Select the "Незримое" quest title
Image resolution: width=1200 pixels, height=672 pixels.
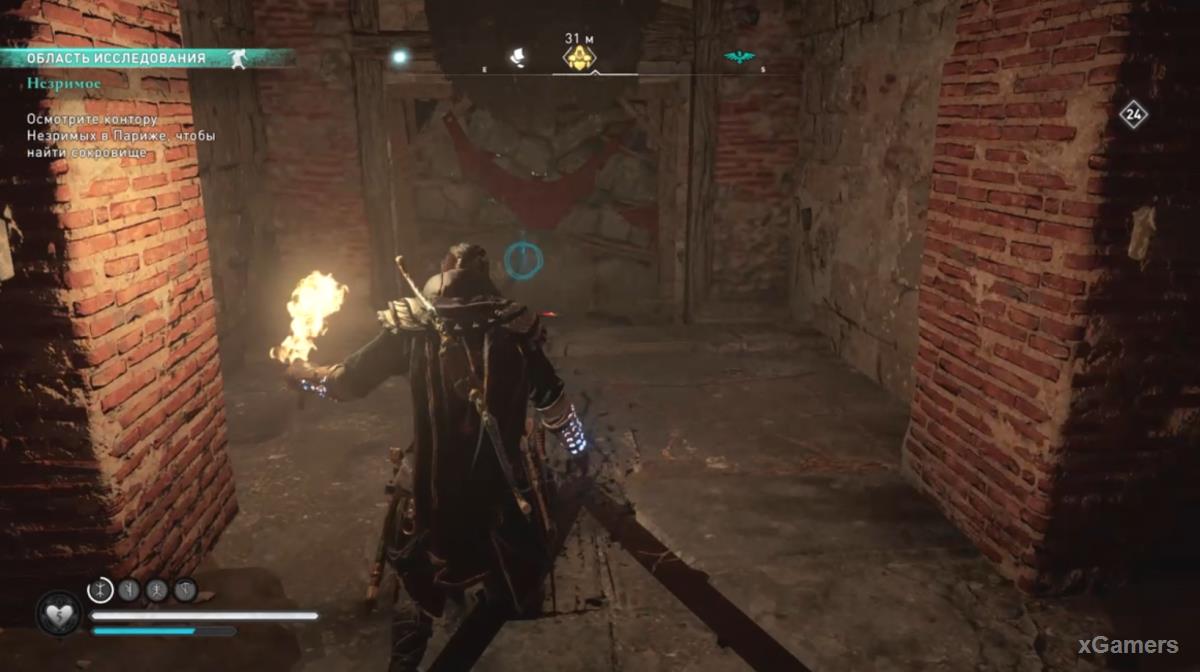click(64, 84)
